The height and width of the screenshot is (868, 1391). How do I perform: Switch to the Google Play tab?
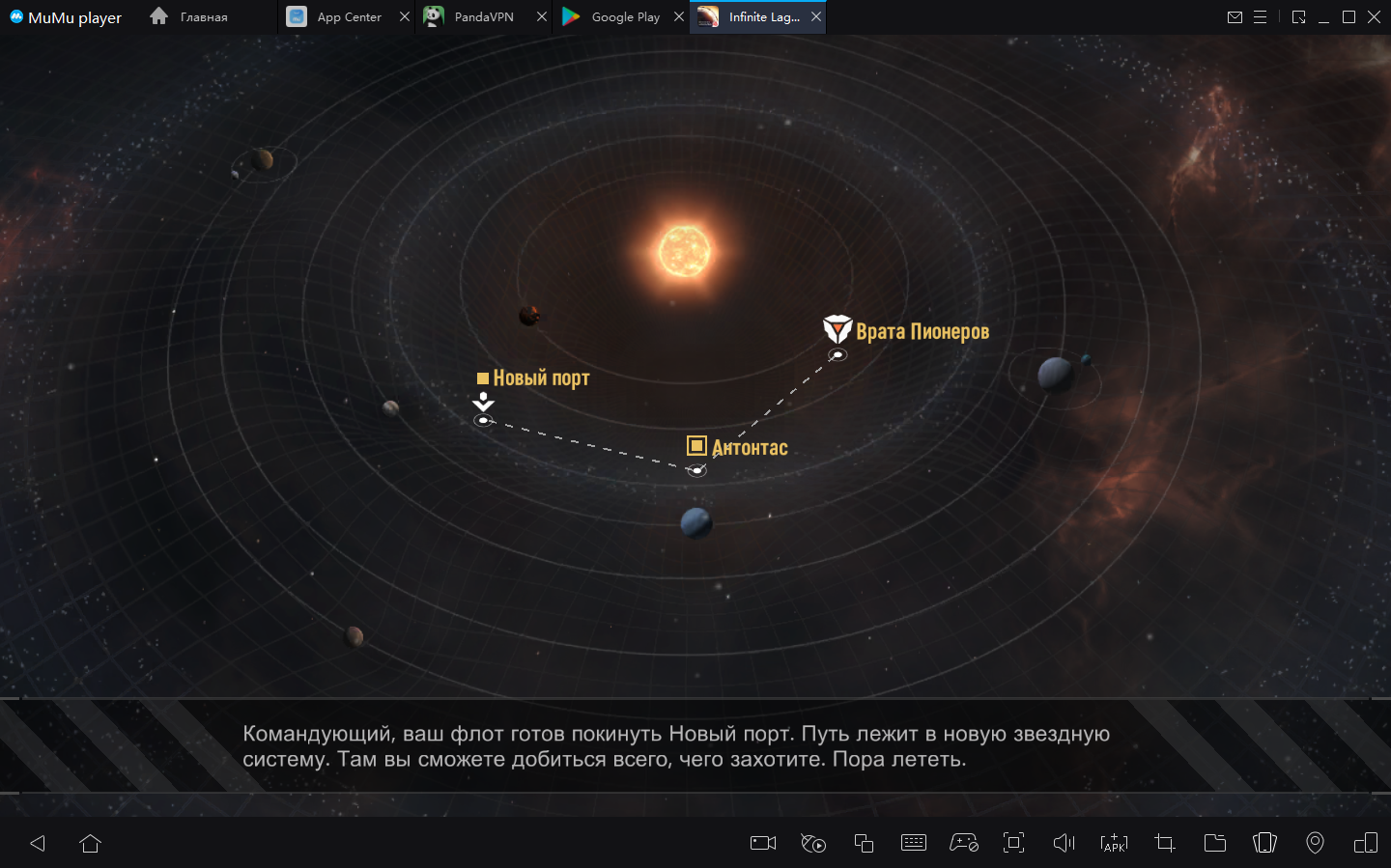coord(614,16)
